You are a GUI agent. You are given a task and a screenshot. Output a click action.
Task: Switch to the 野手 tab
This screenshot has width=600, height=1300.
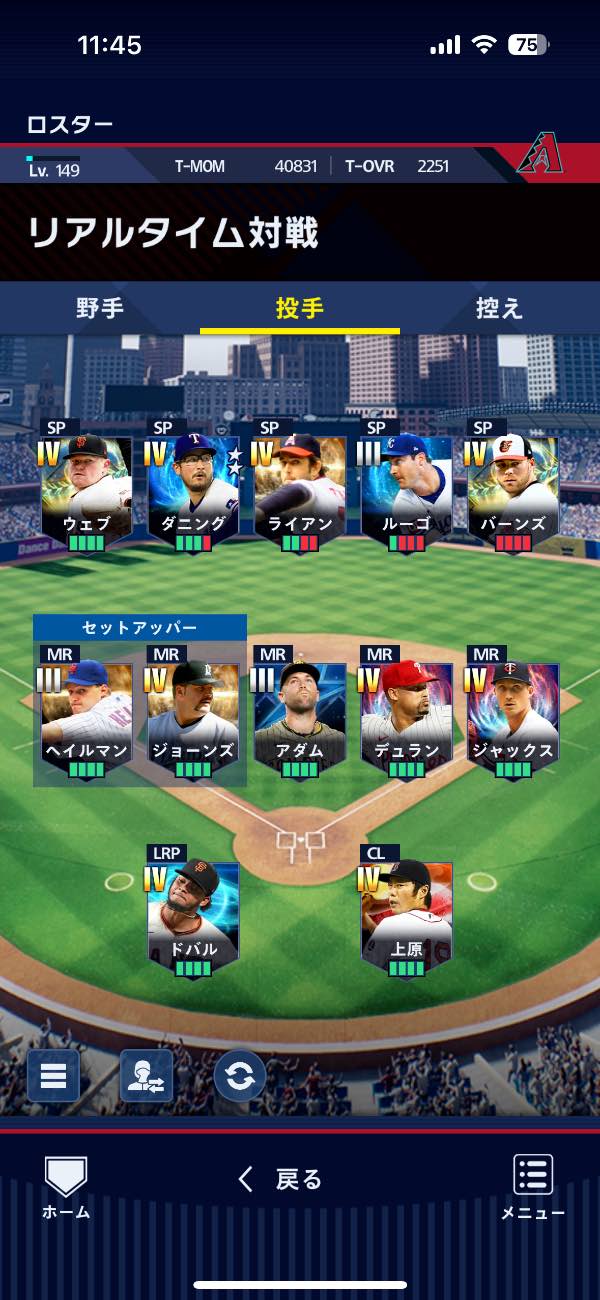coord(100,308)
